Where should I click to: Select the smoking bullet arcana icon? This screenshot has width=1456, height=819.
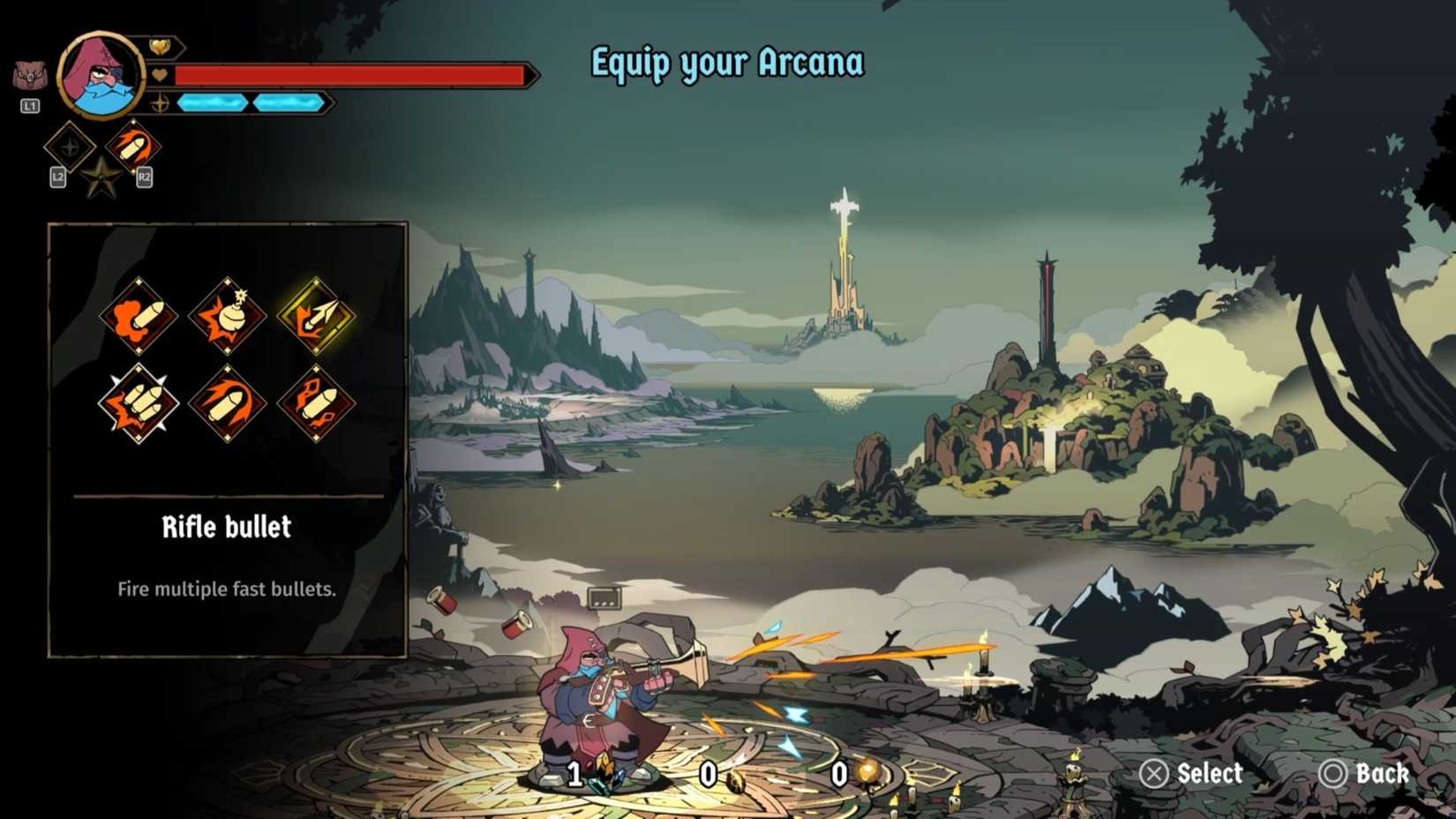click(139, 316)
